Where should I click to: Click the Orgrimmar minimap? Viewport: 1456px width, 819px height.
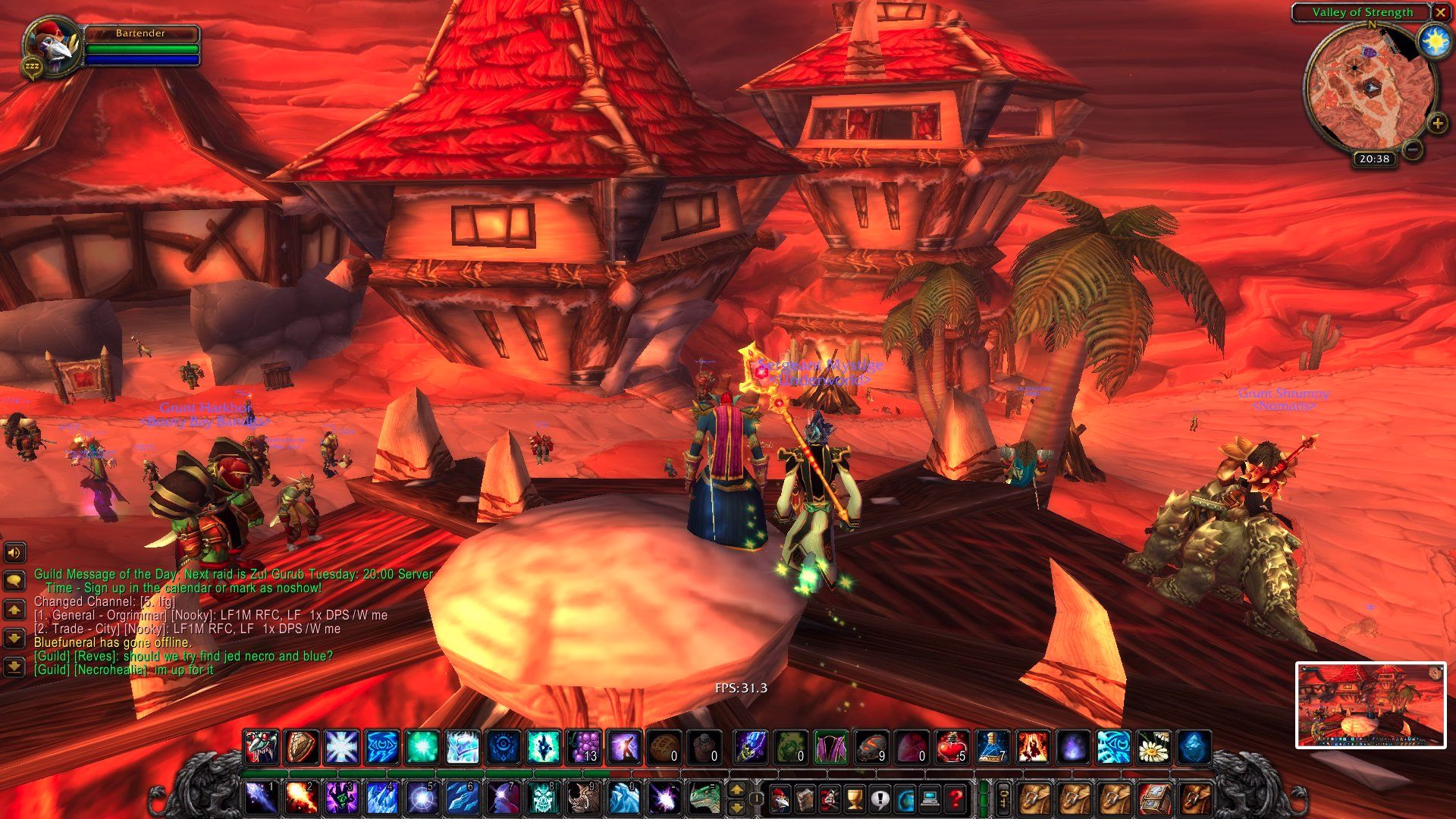pos(1369,89)
